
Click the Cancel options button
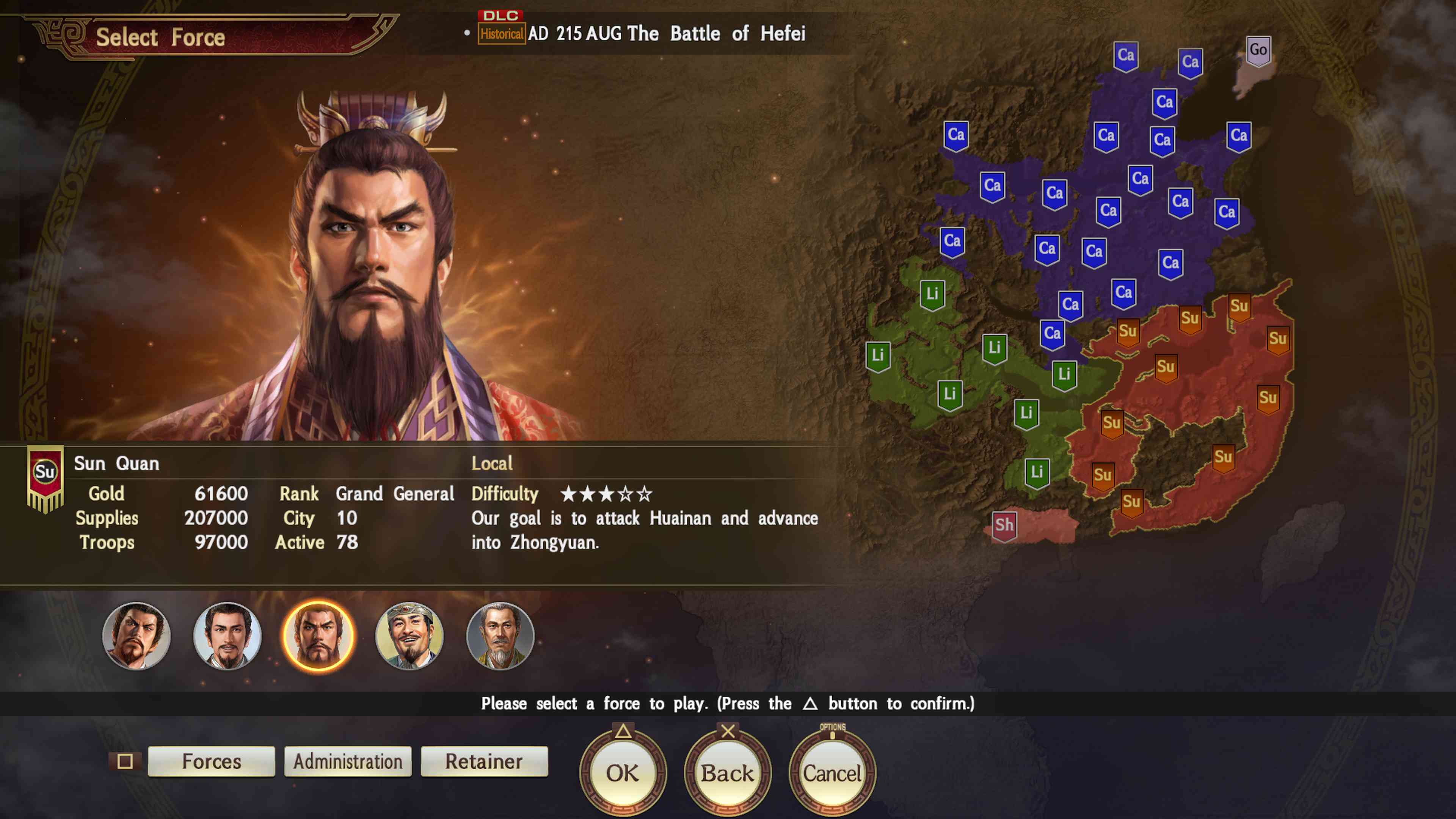(831, 772)
